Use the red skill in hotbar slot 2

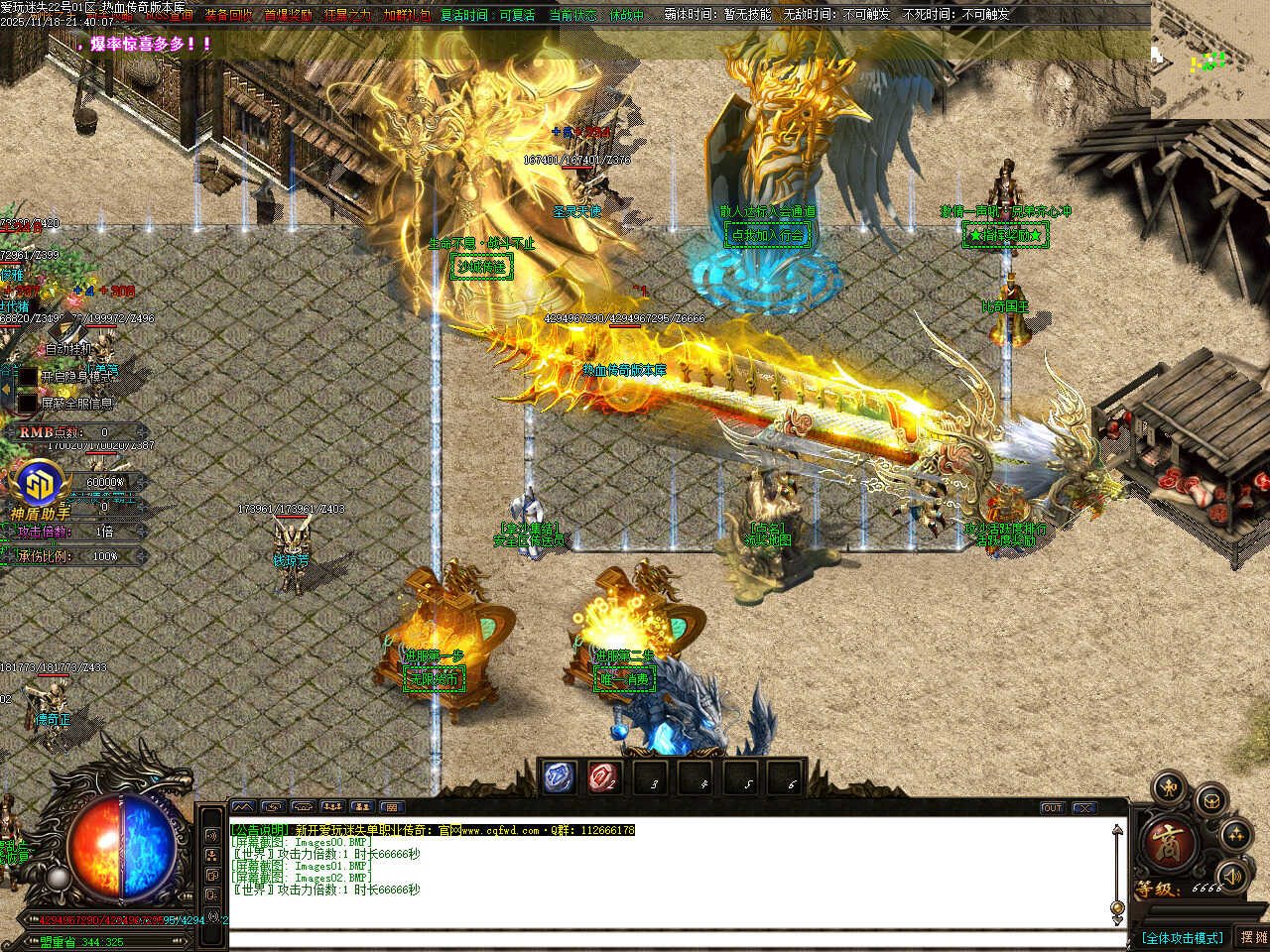tap(603, 777)
